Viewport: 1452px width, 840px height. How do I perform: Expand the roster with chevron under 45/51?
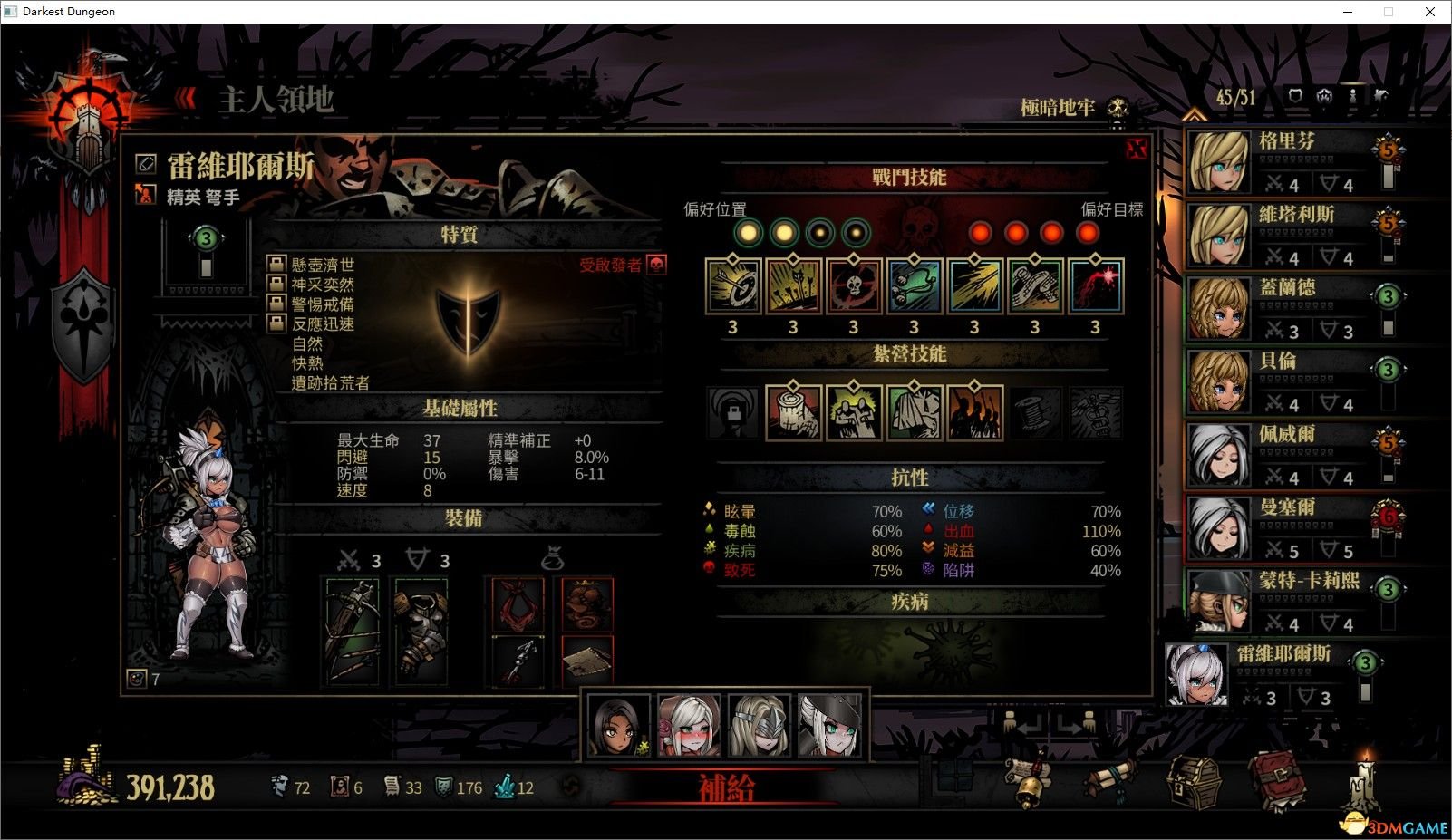click(1194, 115)
